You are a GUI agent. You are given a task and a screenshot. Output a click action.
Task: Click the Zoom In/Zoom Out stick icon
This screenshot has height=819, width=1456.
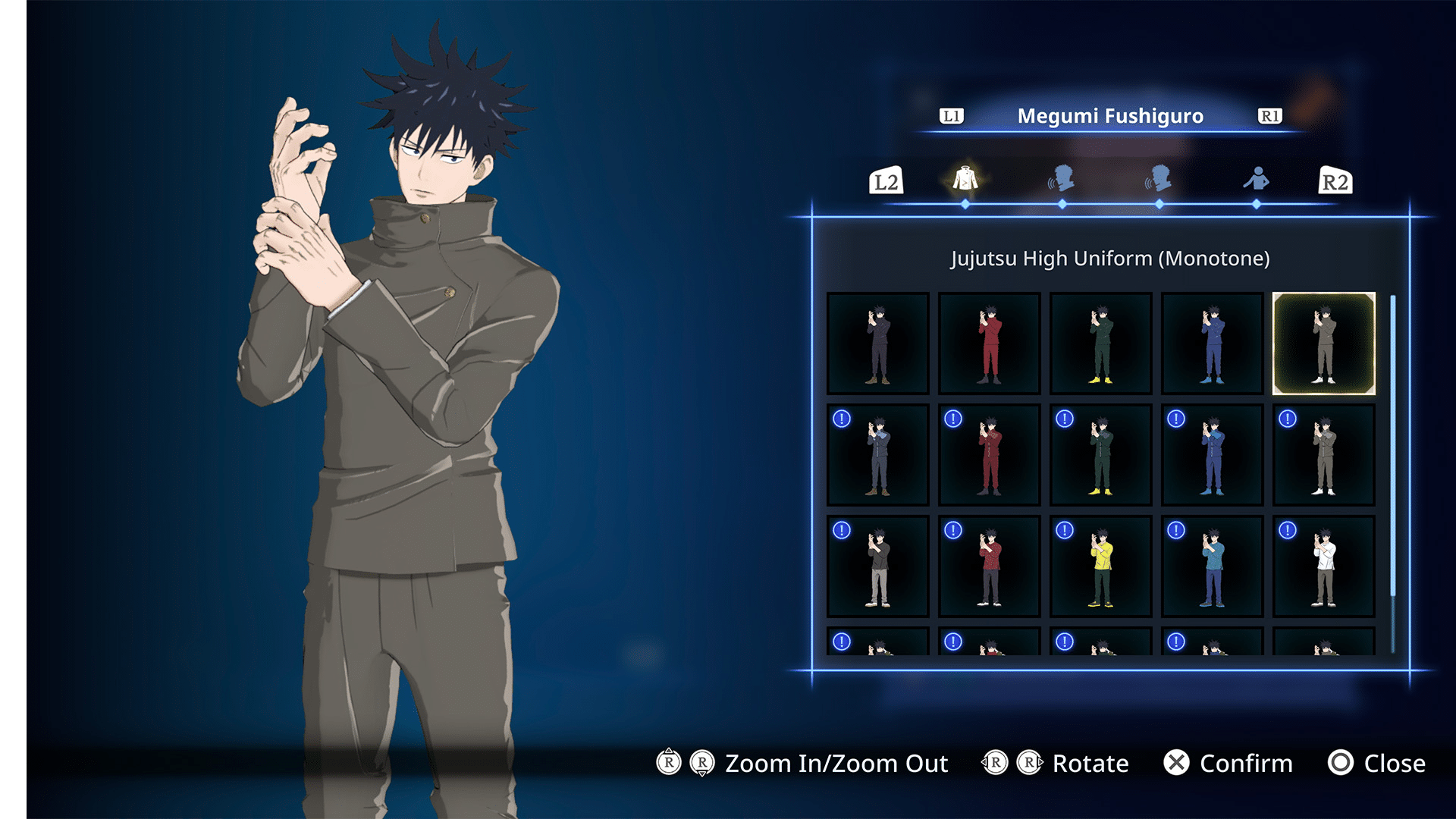[686, 764]
